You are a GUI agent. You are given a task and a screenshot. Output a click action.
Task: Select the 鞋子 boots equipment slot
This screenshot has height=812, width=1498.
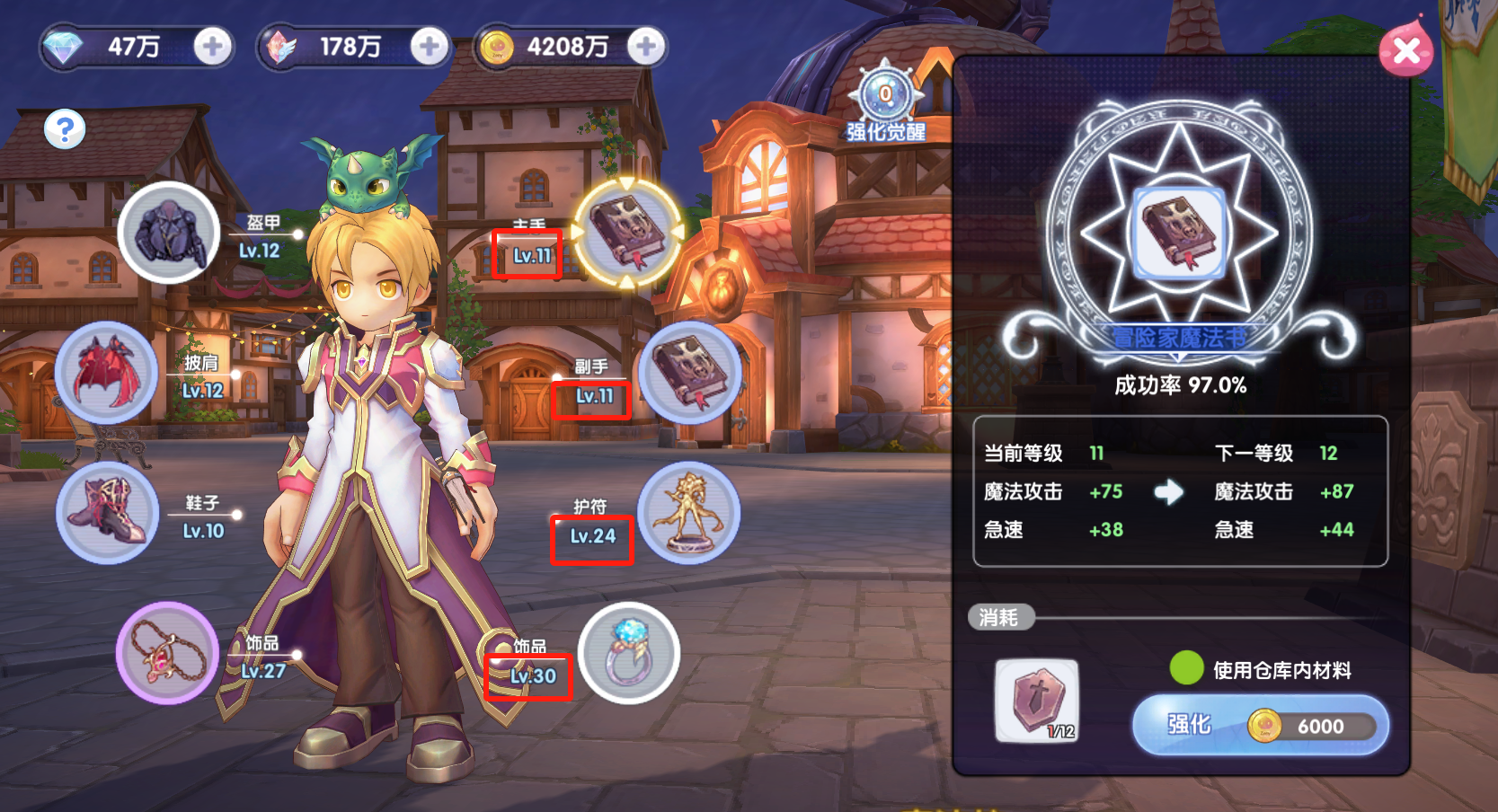107,513
